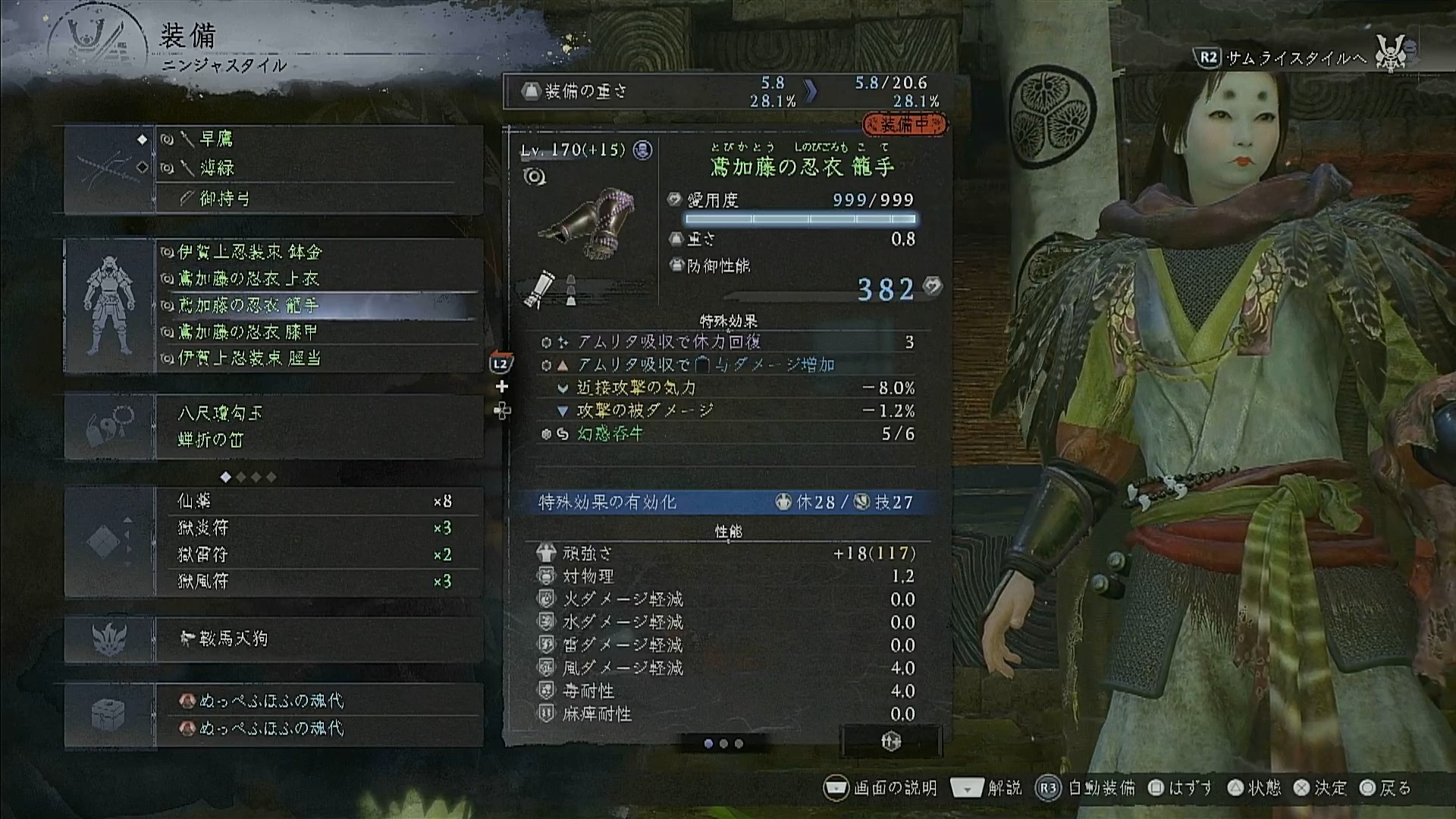
Task: Pick 鳶加藤の忍衣 膝甲 leg armor
Action: coord(318,332)
